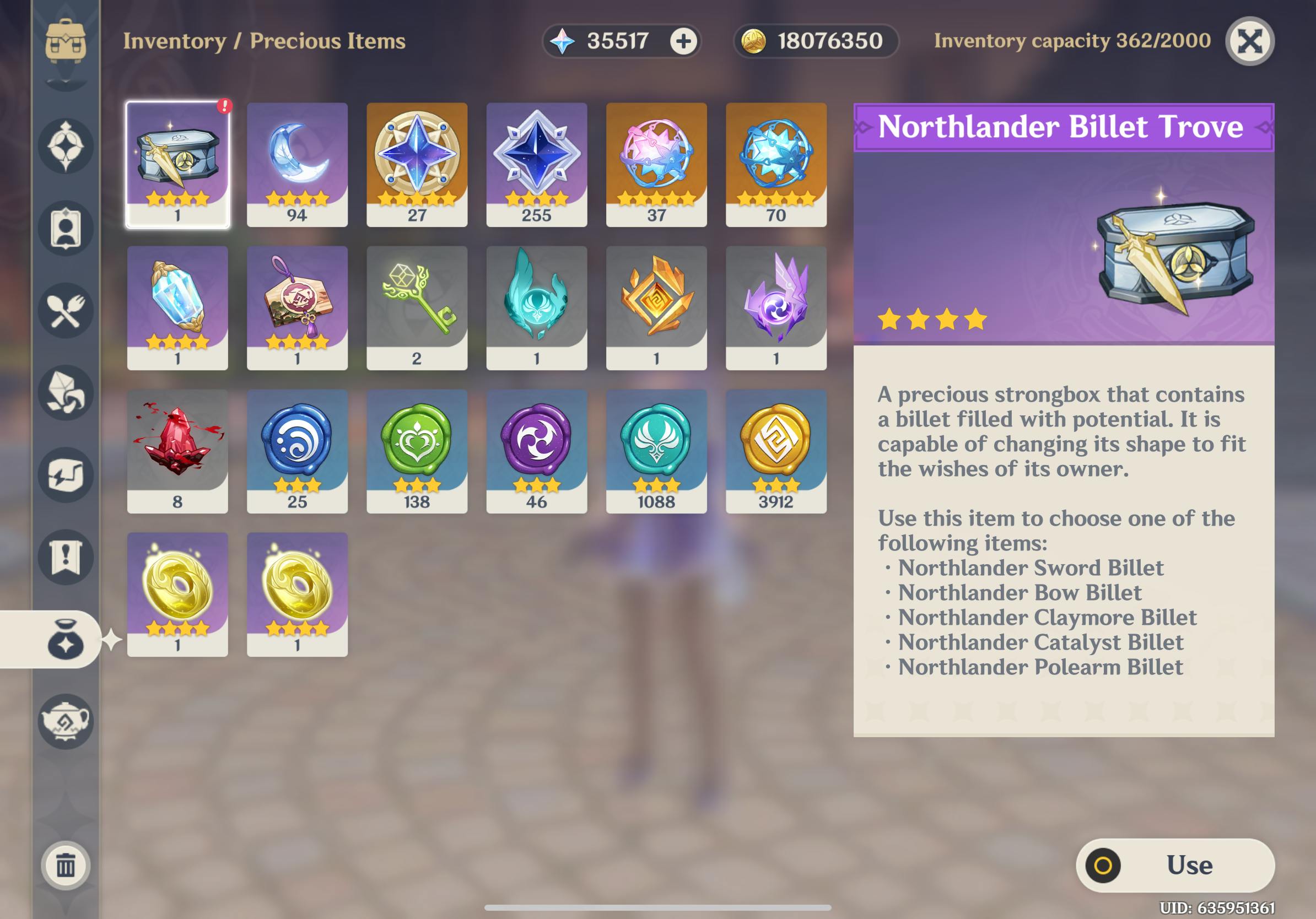1316x919 pixels.
Task: Switch to the Food tab
Action: (x=66, y=311)
